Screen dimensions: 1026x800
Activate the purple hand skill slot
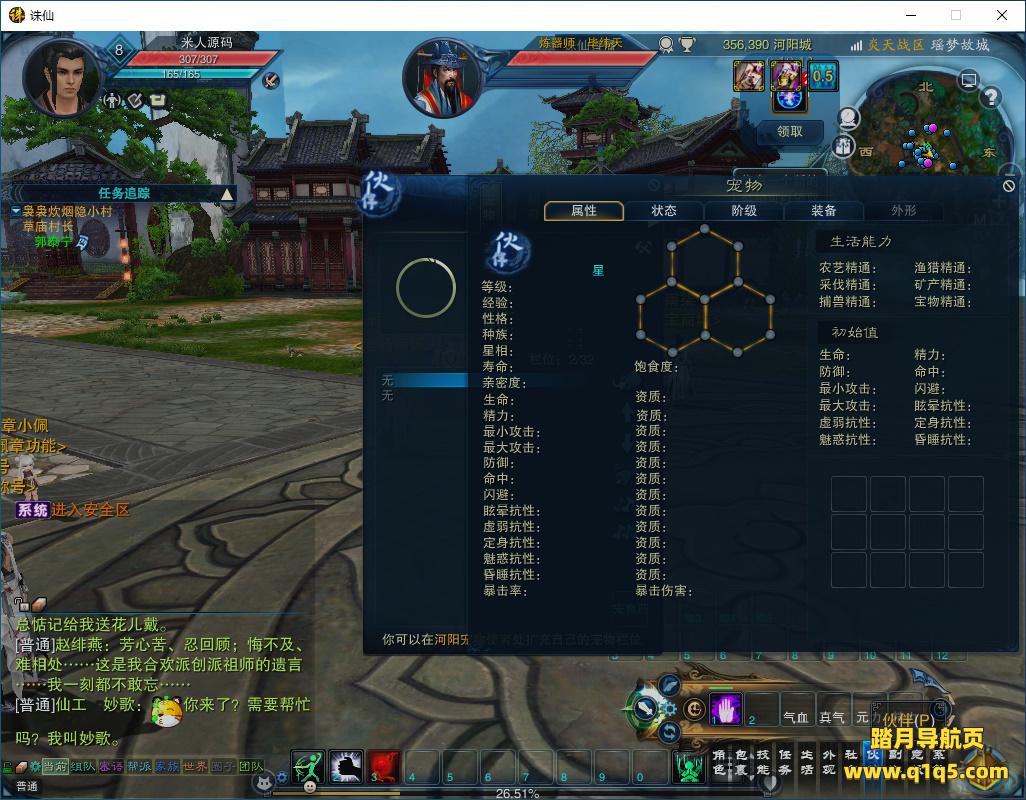pos(725,709)
